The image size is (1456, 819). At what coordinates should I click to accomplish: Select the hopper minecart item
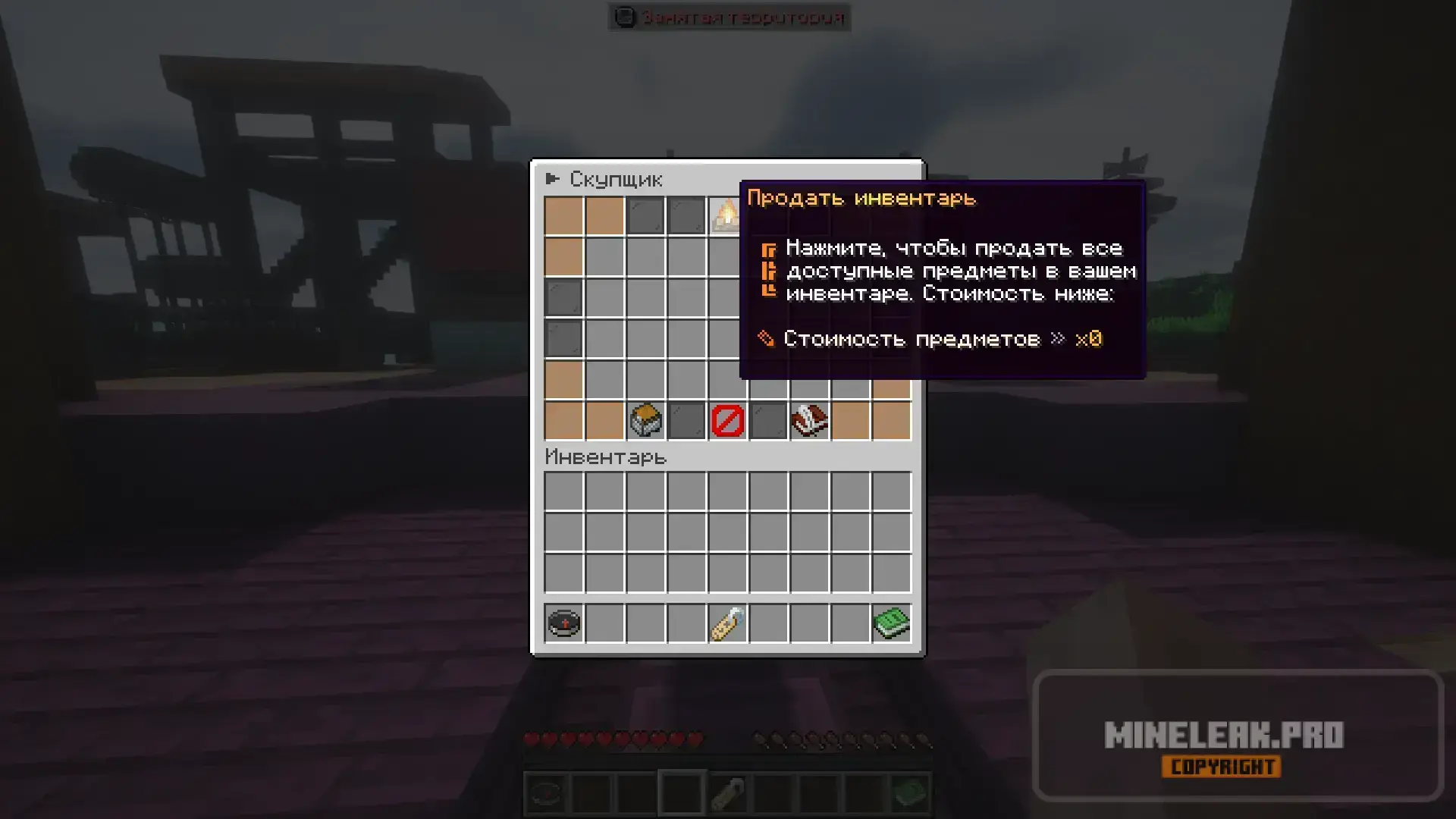tap(645, 420)
